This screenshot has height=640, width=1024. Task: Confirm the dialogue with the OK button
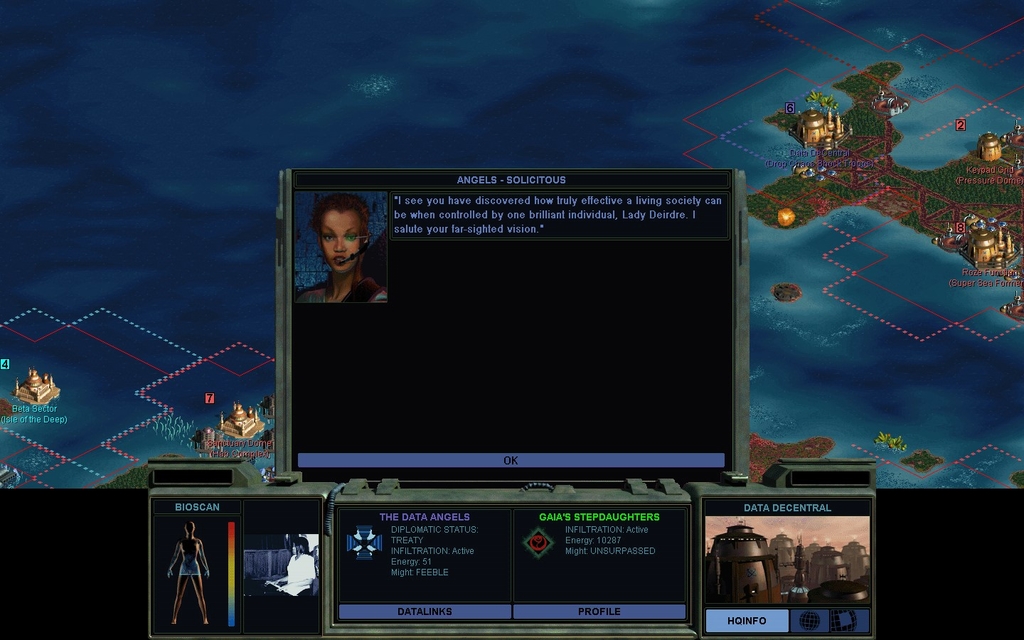tap(511, 460)
